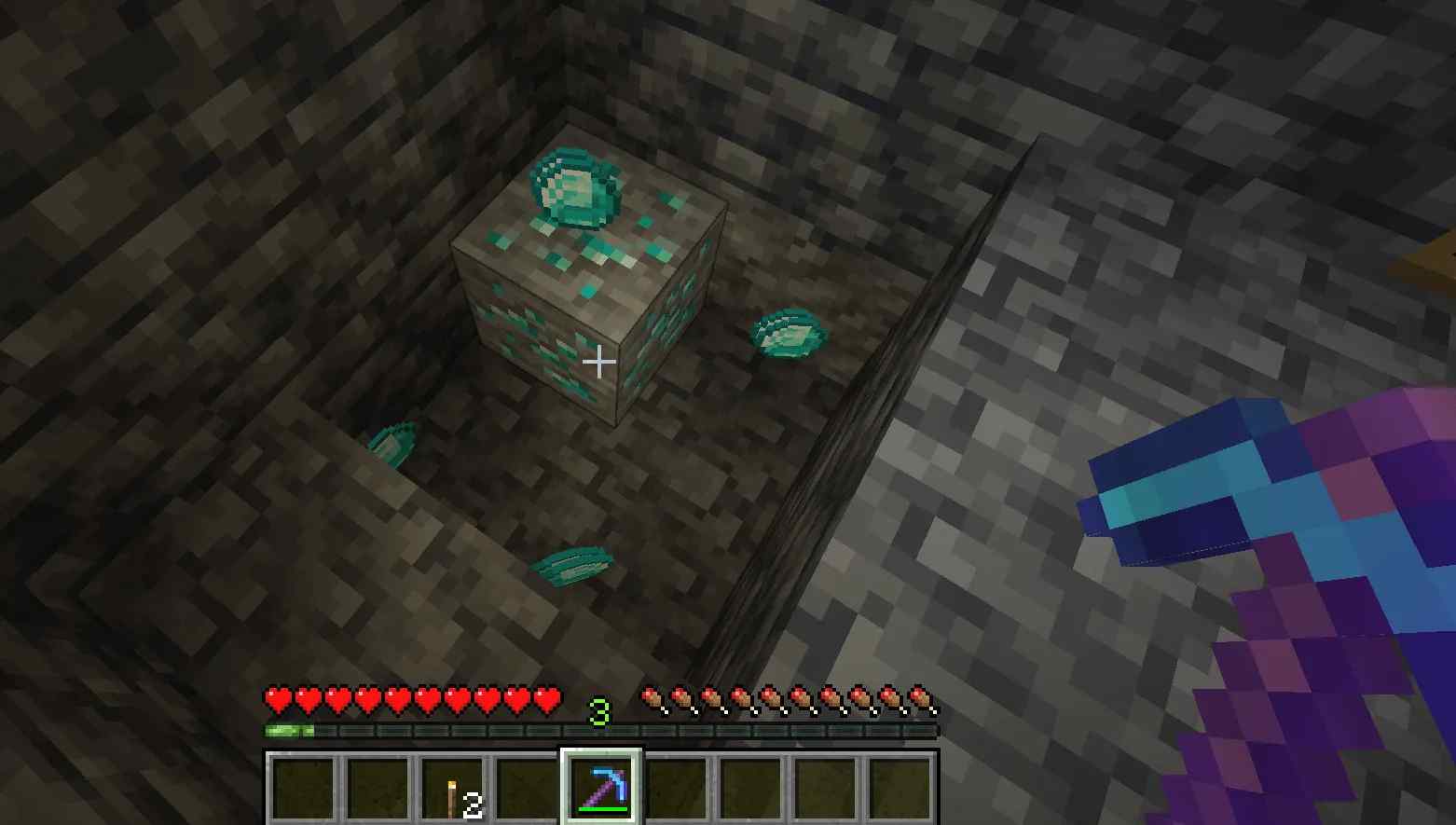This screenshot has height=825, width=1456.
Task: Select the torch stack in the hotbar
Action: click(x=455, y=788)
